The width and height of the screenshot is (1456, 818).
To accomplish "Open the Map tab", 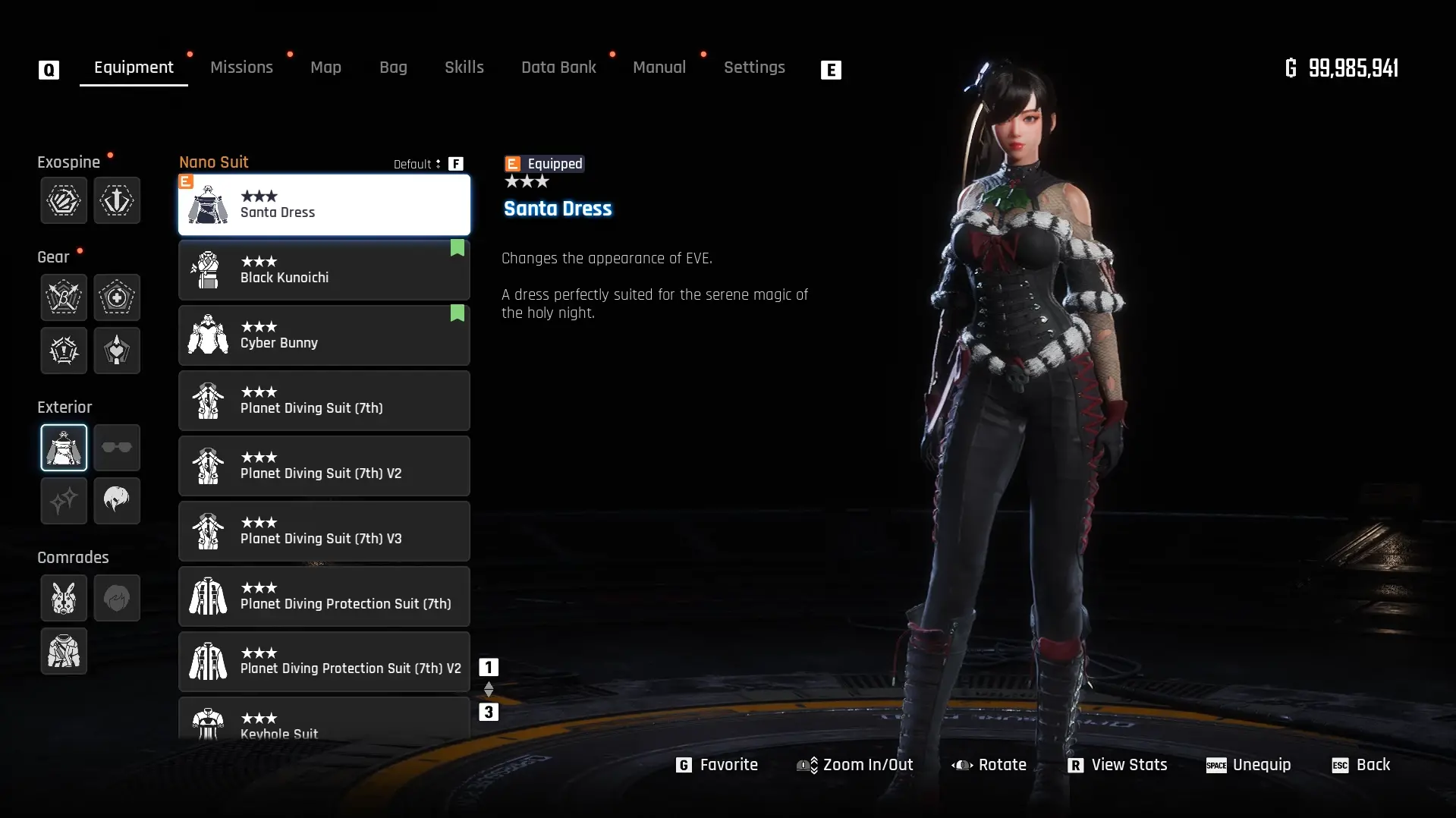I will click(x=325, y=68).
